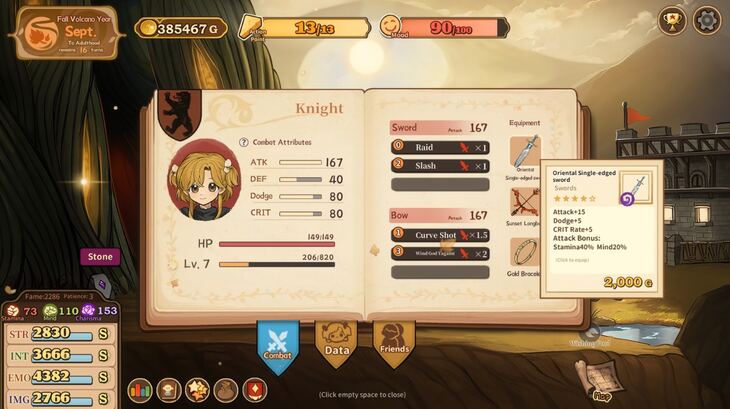730x409 pixels.
Task: Open the brown pouch bag icon
Action: pos(226,390)
